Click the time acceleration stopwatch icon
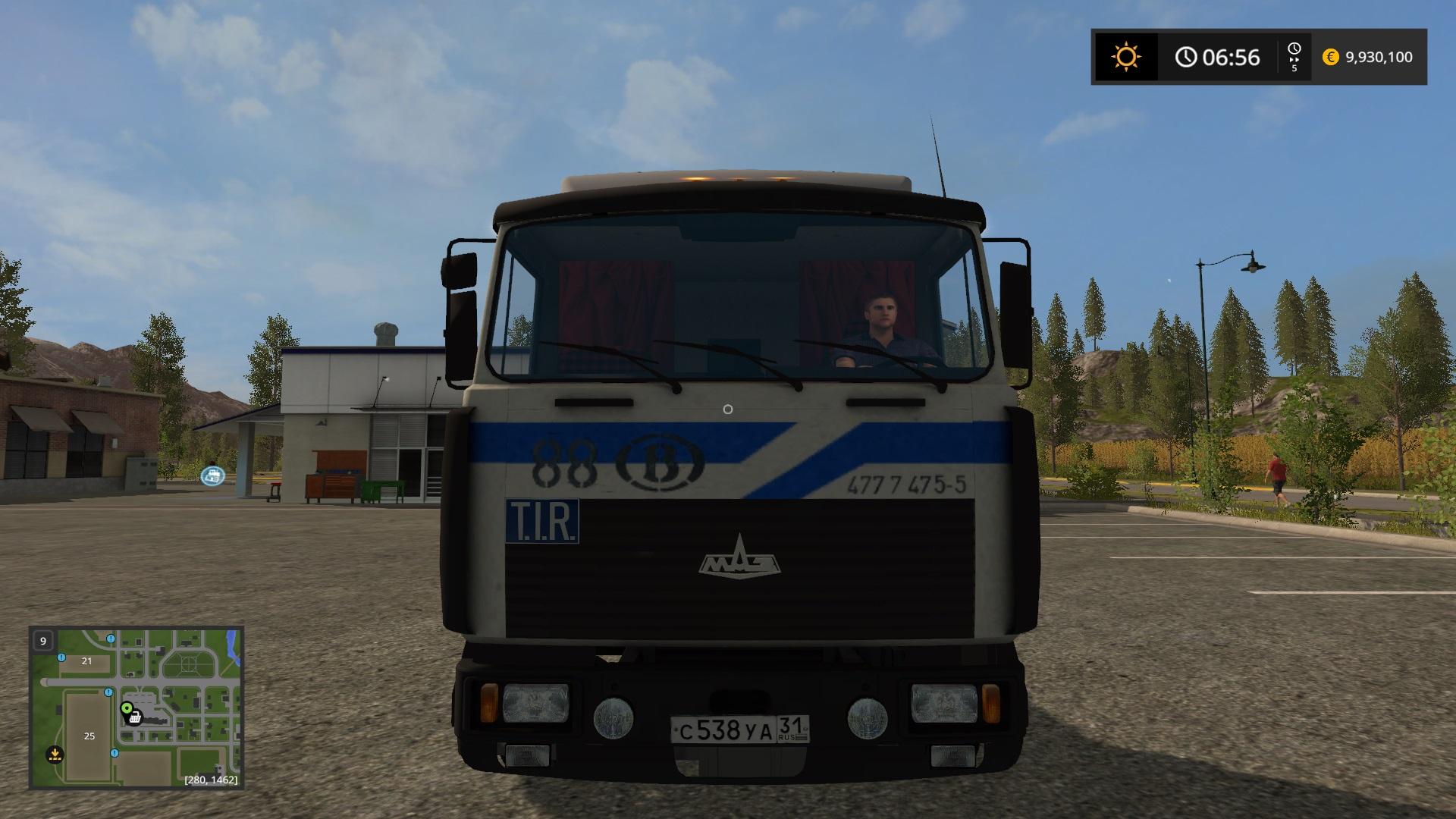This screenshot has height=819, width=1456. [x=1294, y=50]
